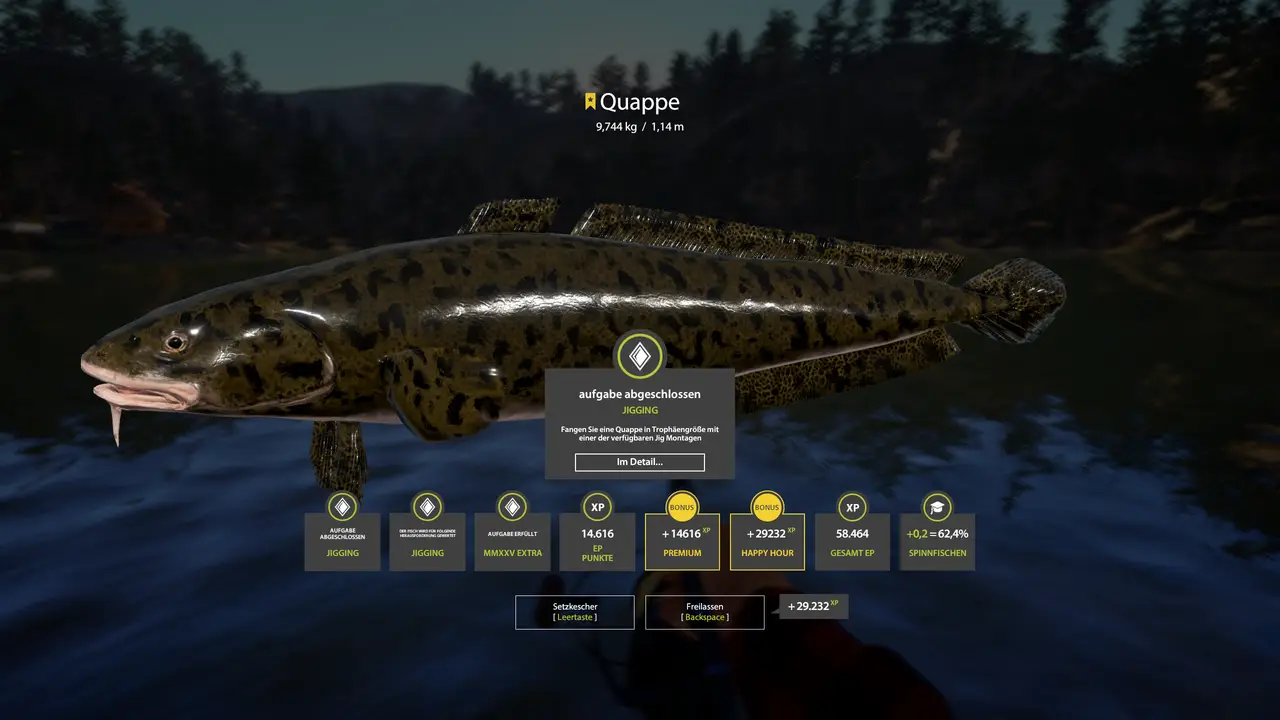
Task: Select the EP Punkte tile
Action: point(597,541)
